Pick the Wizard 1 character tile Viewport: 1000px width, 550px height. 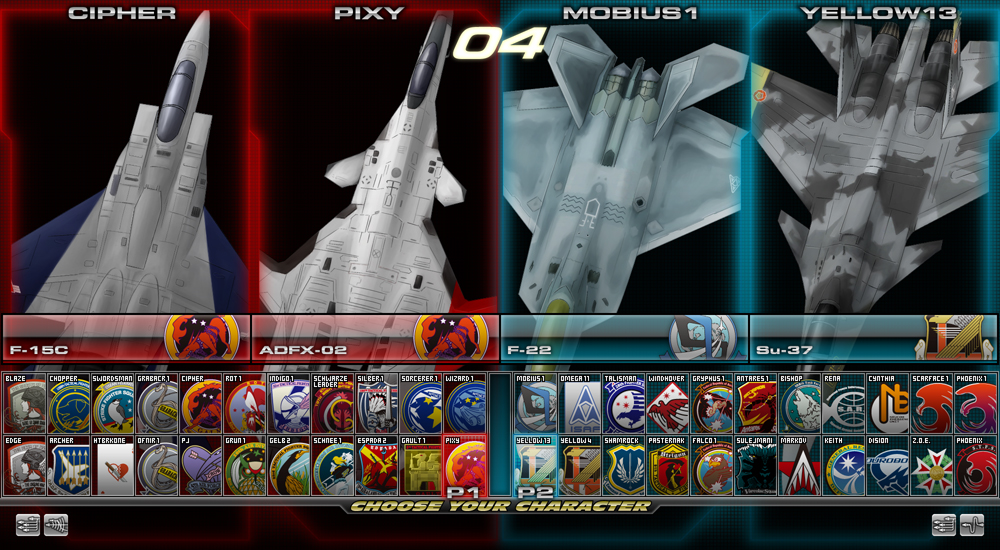pos(464,403)
